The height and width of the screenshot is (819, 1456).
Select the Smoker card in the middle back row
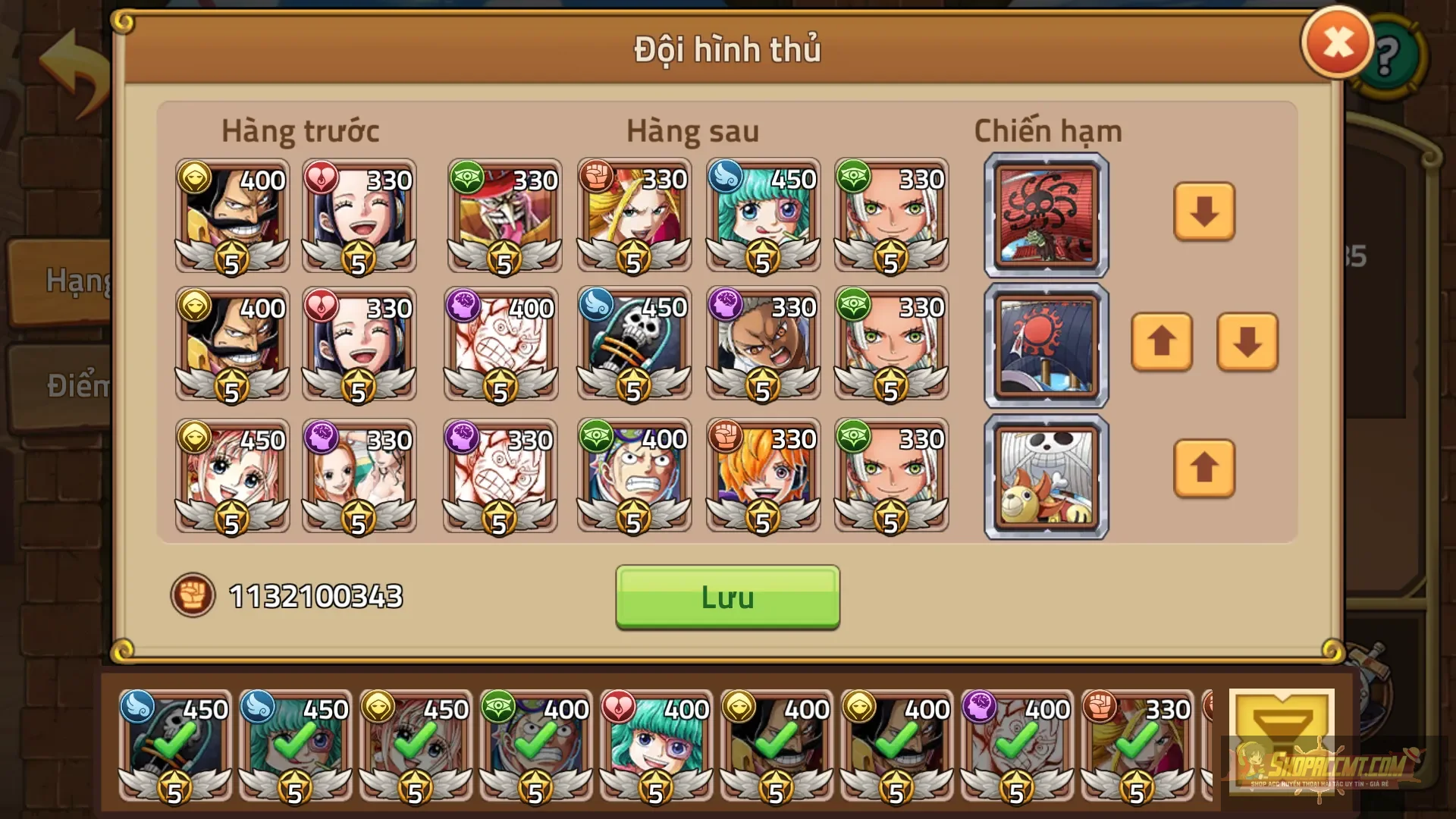pos(762,345)
